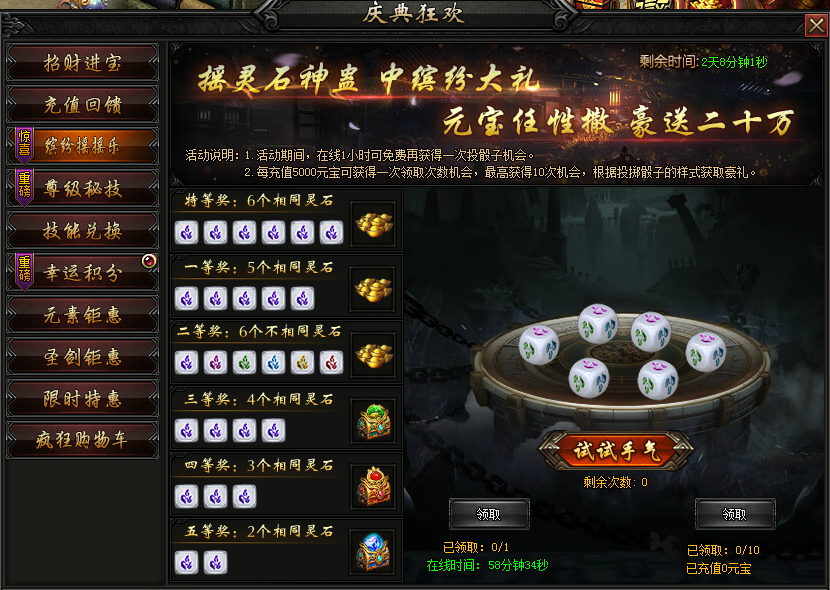Inspect the 二等奖 gold ingot reward
The height and width of the screenshot is (590, 830).
click(x=375, y=354)
